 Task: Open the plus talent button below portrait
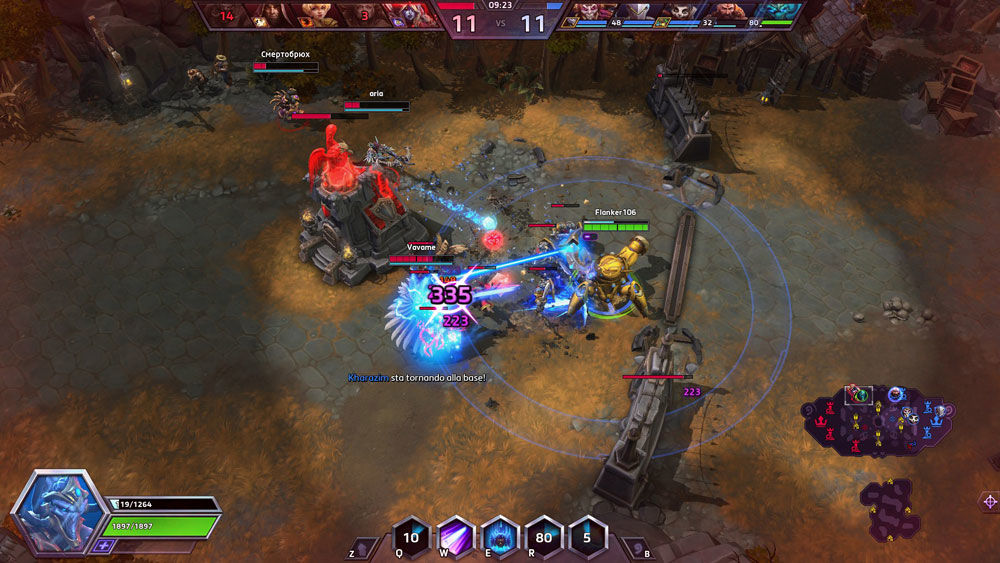(x=103, y=546)
